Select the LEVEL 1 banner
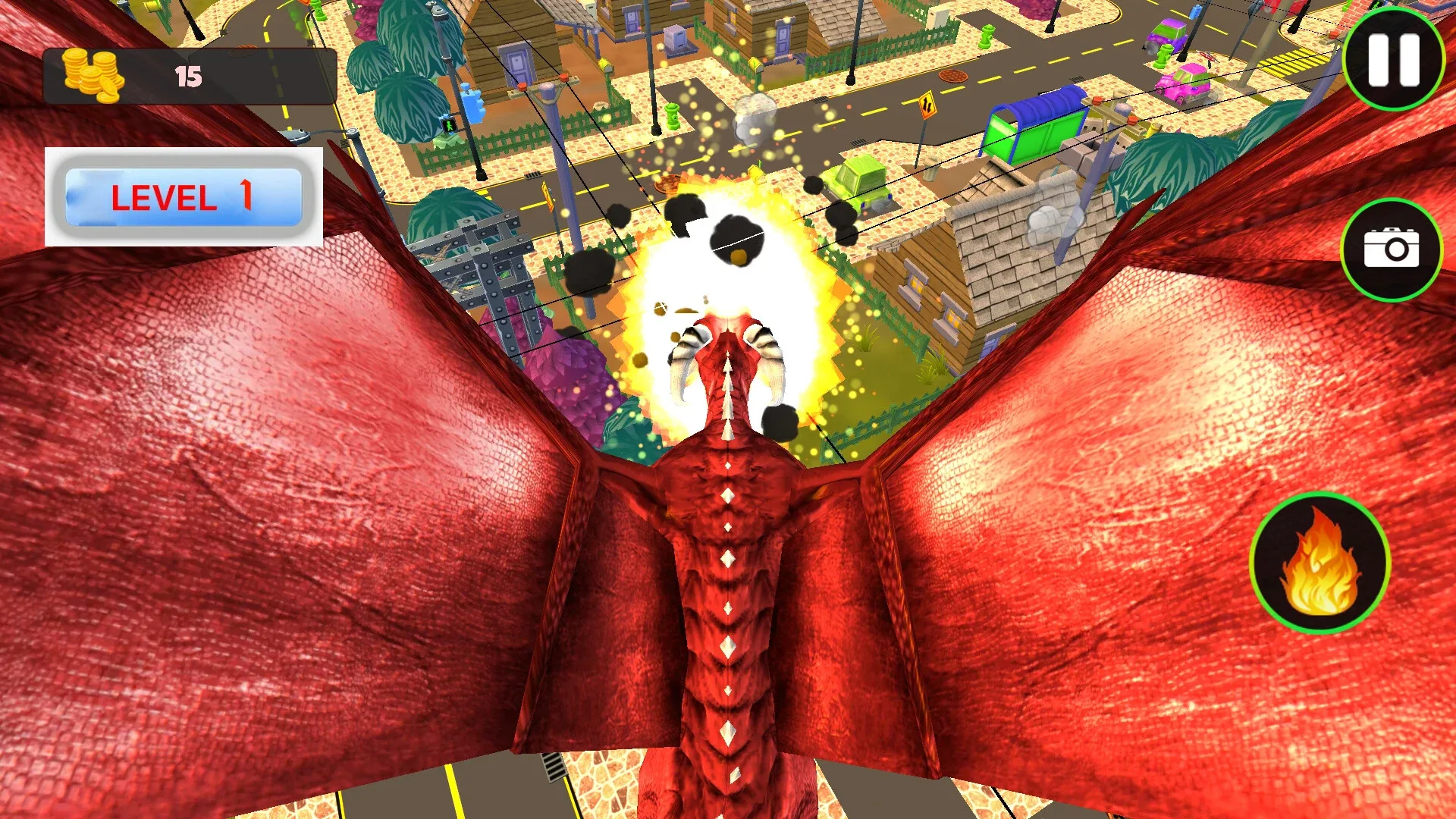Viewport: 1456px width, 819px height. [x=182, y=199]
